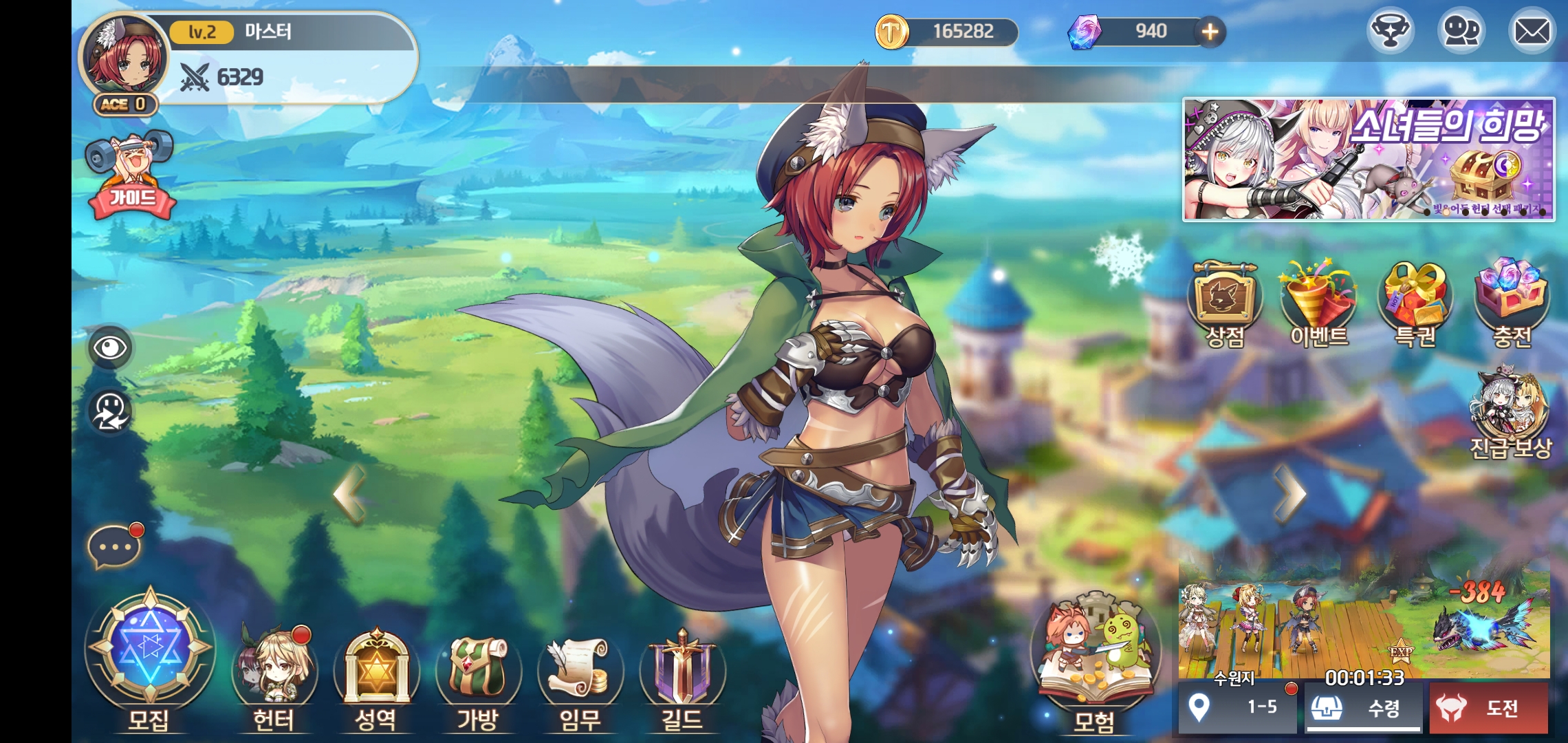Open the 상점 shop
1568x743 pixels.
[1225, 303]
